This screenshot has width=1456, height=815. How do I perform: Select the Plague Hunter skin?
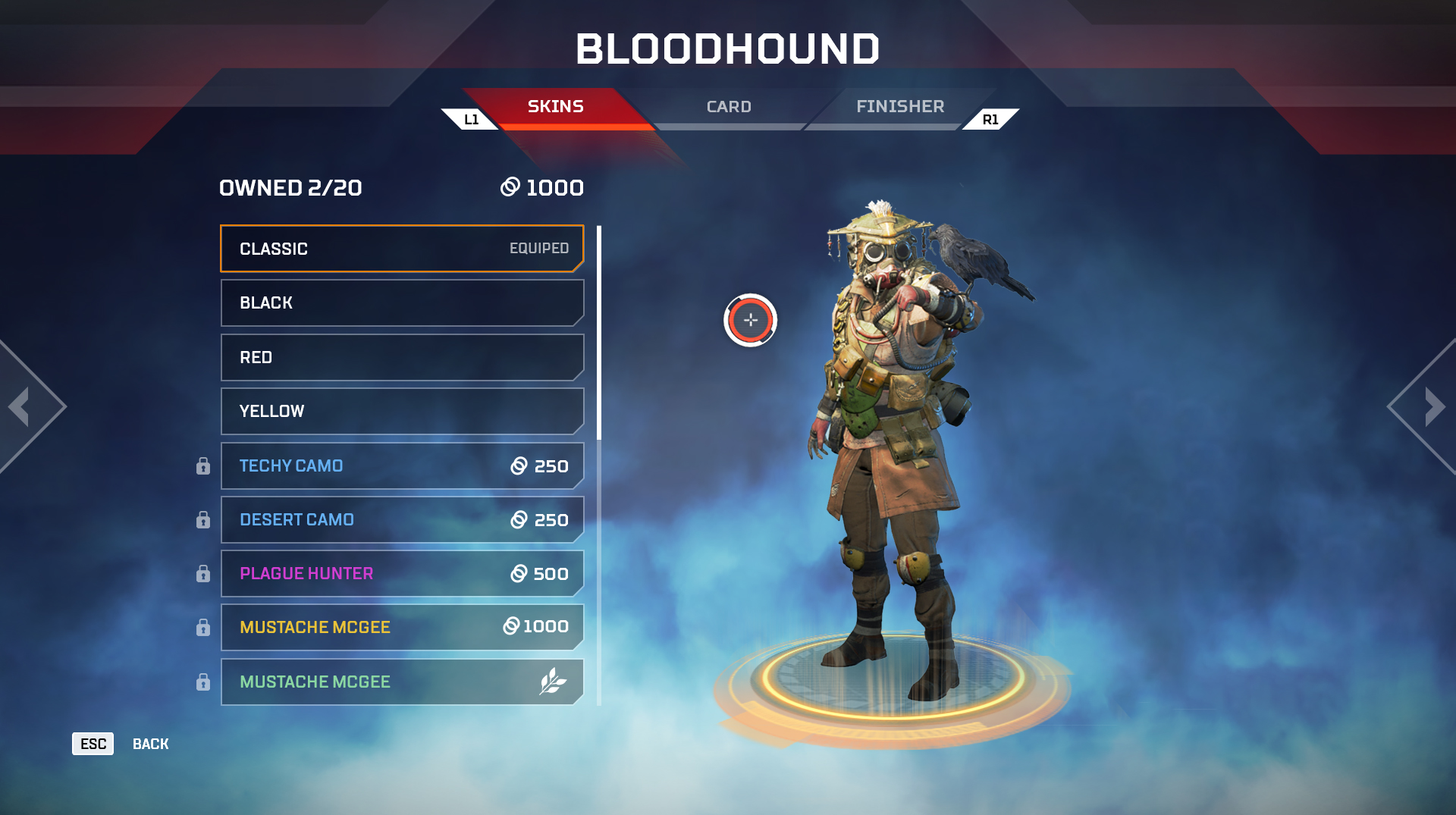pyautogui.click(x=402, y=573)
